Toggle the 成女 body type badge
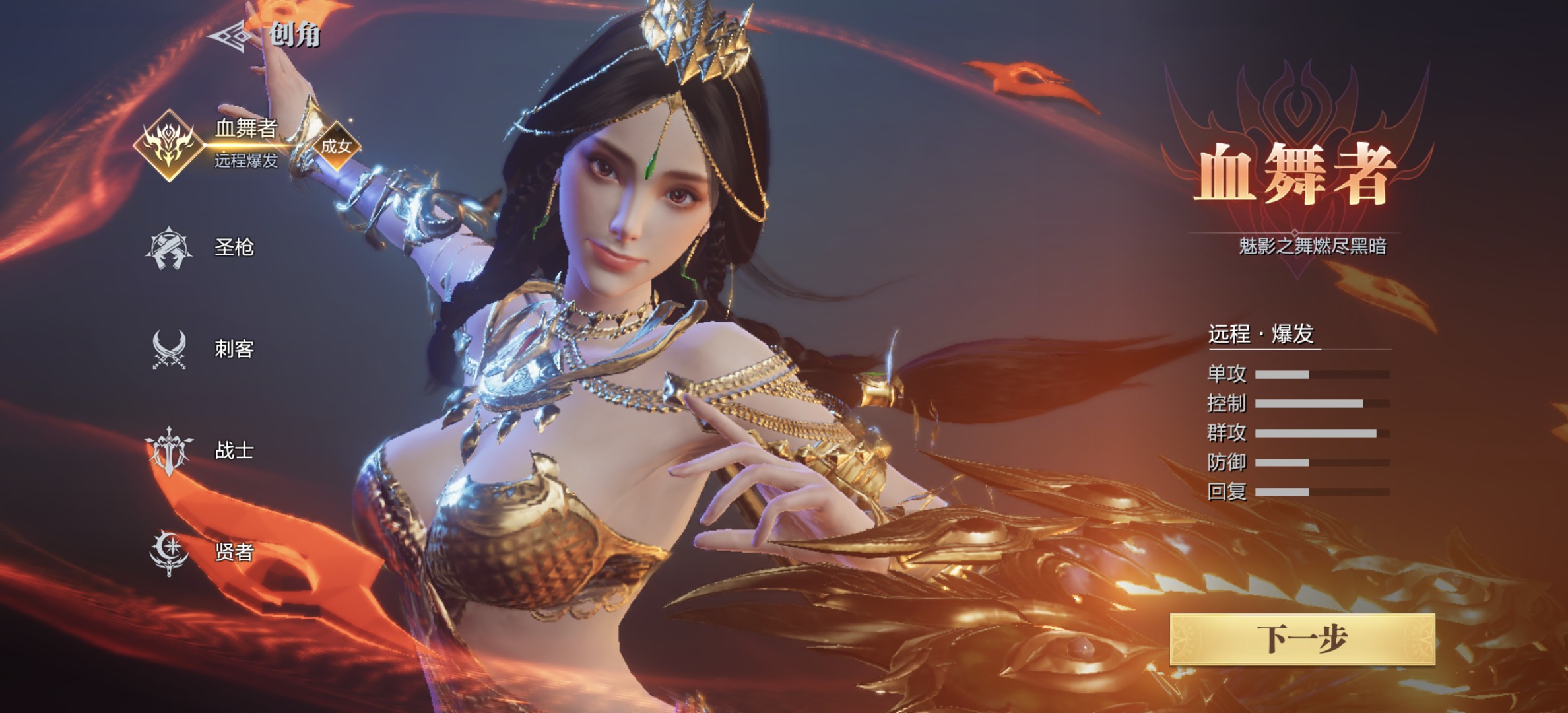This screenshot has width=1568, height=713. pos(336,146)
